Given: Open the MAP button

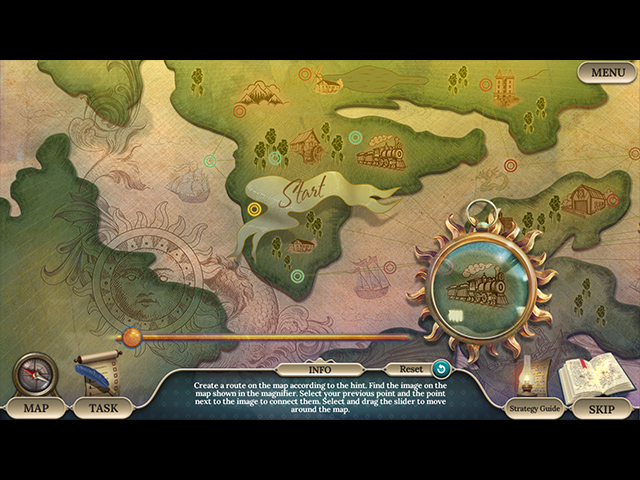Looking at the screenshot, I should (35, 408).
